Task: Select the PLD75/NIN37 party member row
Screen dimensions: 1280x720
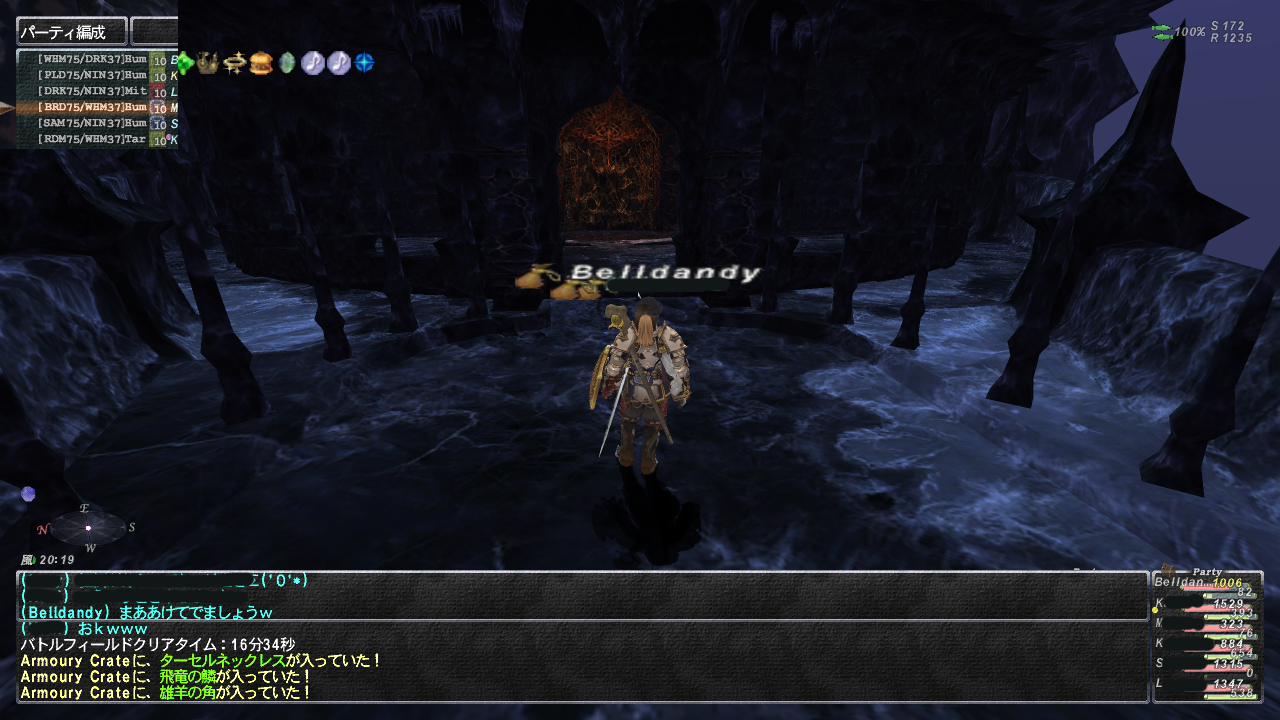Action: coord(92,75)
